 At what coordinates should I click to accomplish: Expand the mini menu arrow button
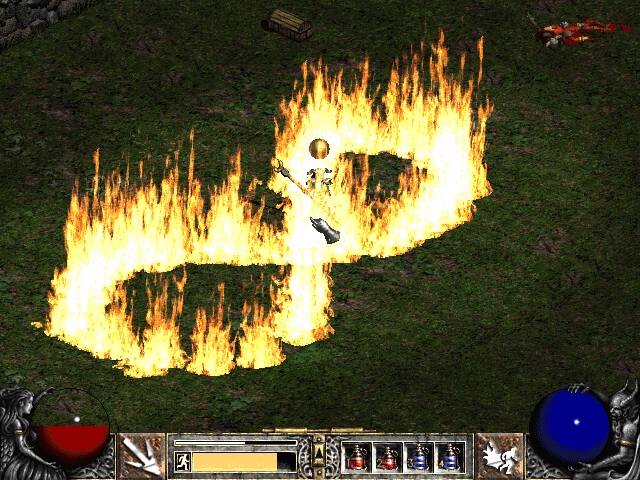(319, 455)
